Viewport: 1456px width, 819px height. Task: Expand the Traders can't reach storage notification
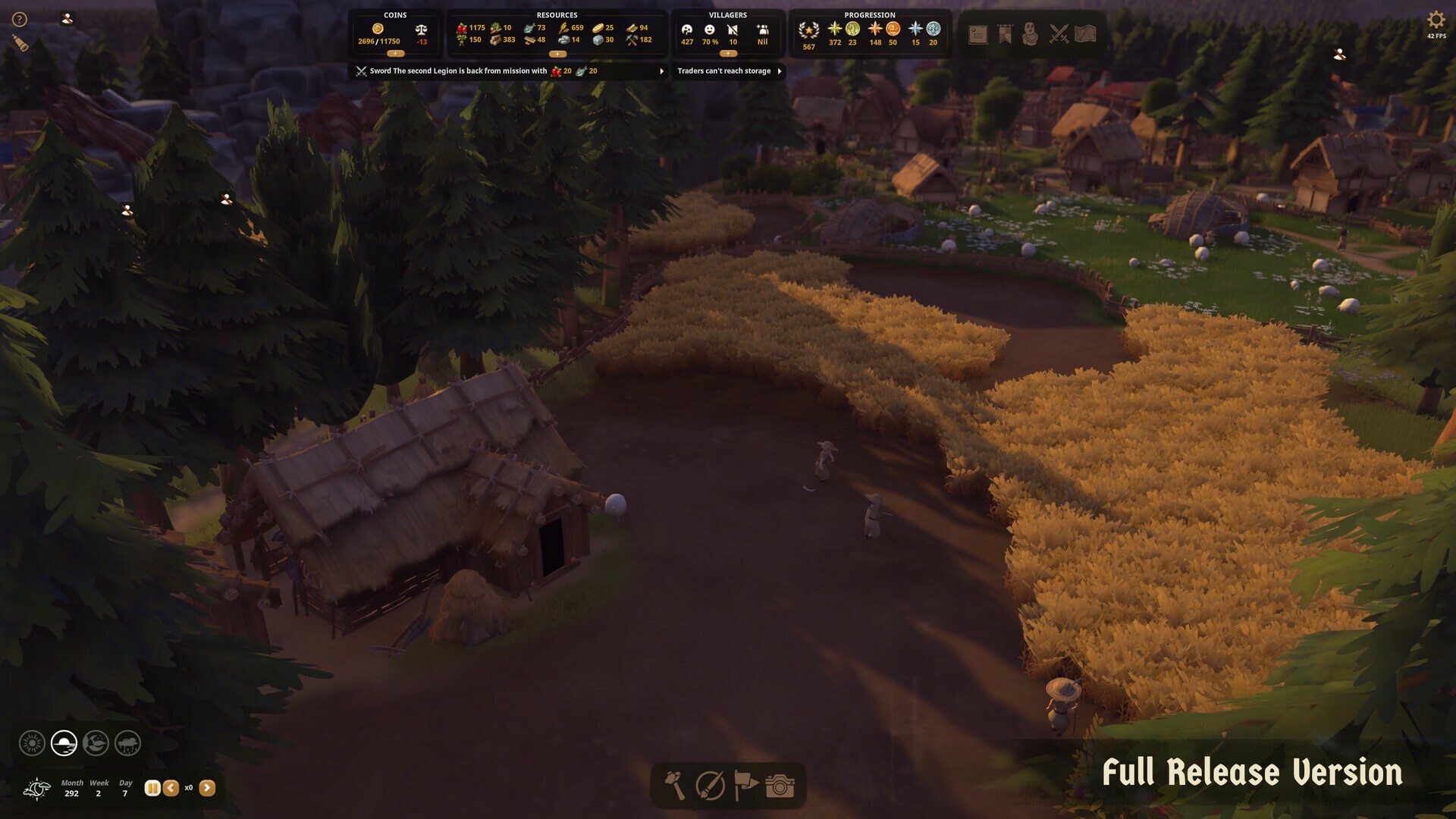click(x=780, y=71)
